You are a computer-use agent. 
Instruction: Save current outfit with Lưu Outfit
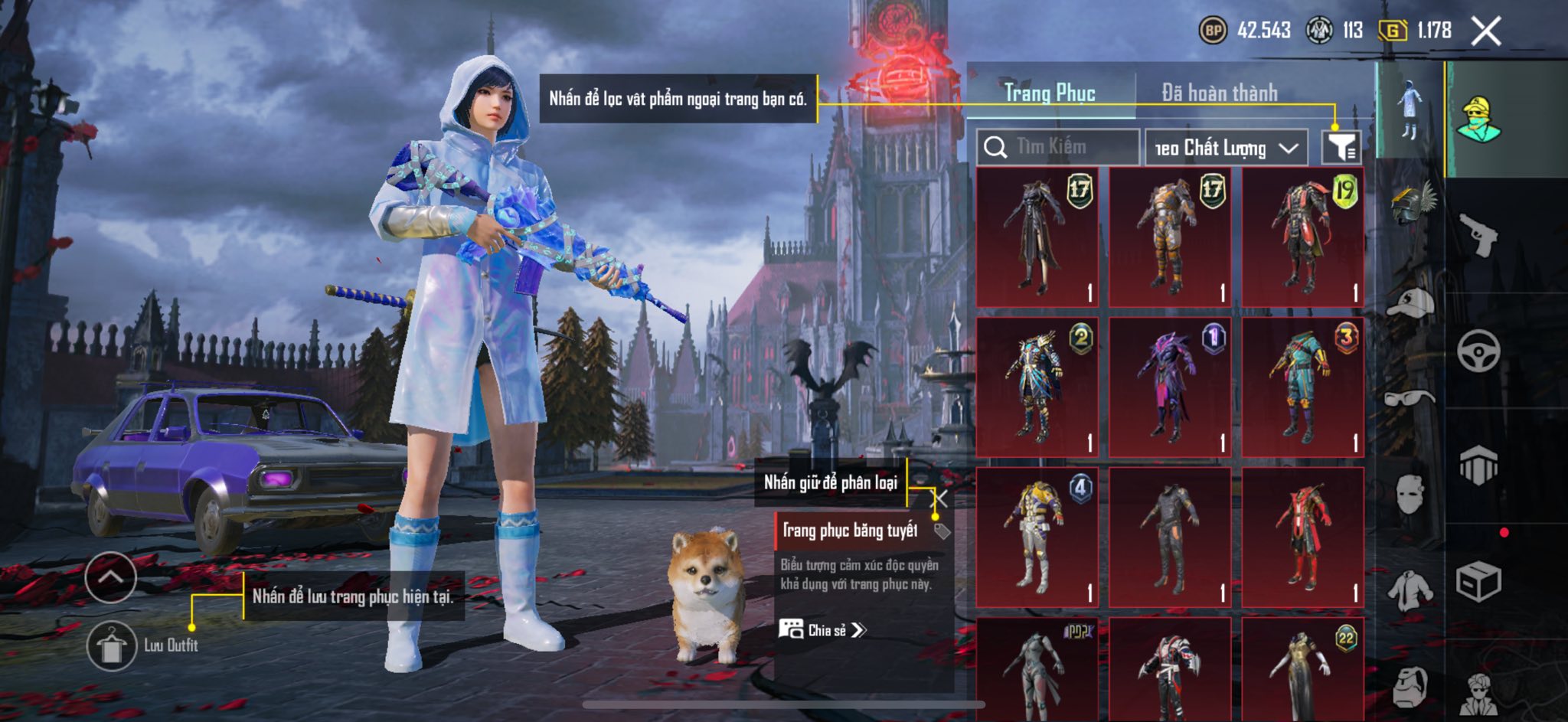pyautogui.click(x=112, y=645)
